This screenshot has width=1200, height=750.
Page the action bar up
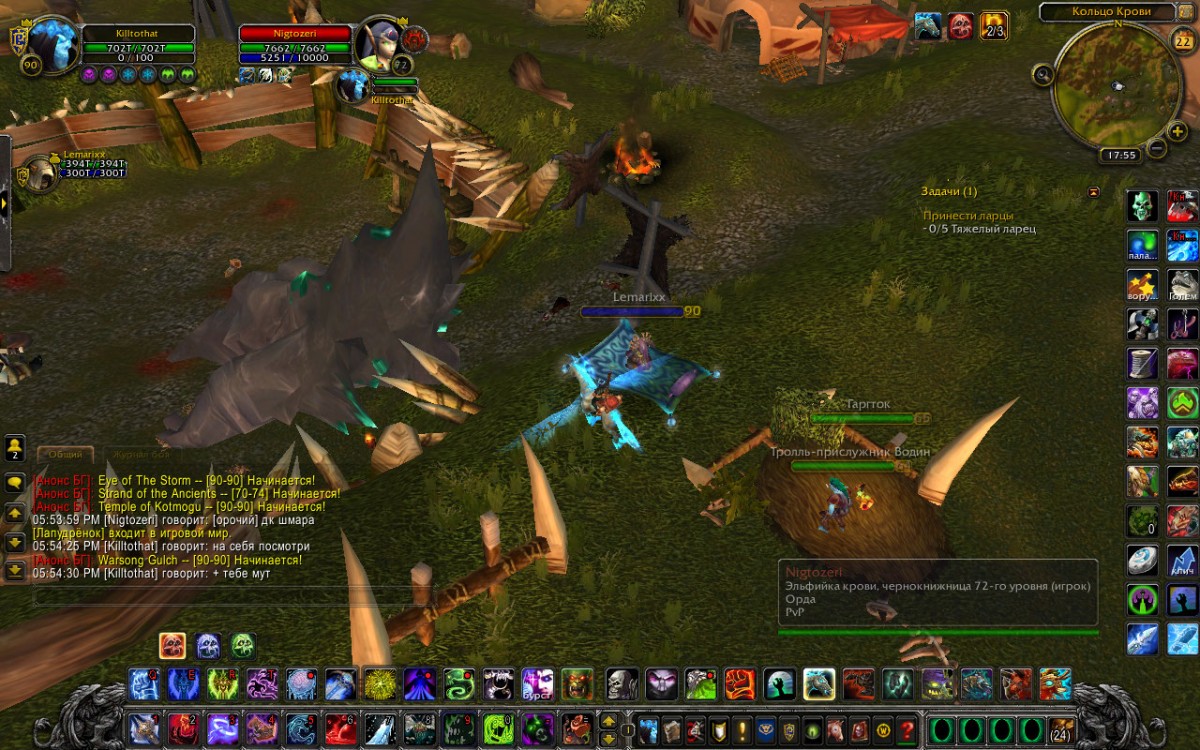[x=608, y=720]
